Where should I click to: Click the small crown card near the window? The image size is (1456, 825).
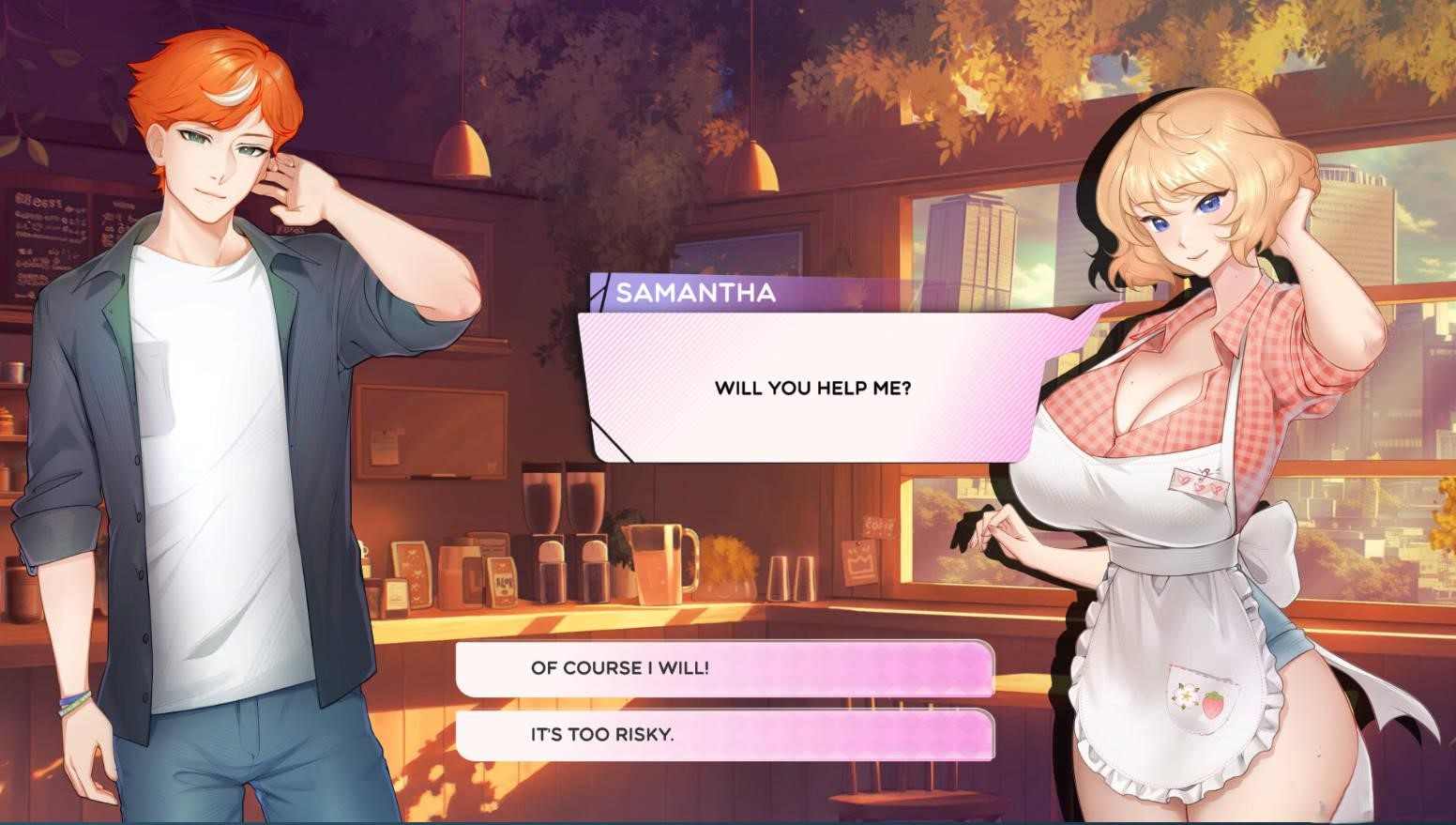[x=857, y=558]
